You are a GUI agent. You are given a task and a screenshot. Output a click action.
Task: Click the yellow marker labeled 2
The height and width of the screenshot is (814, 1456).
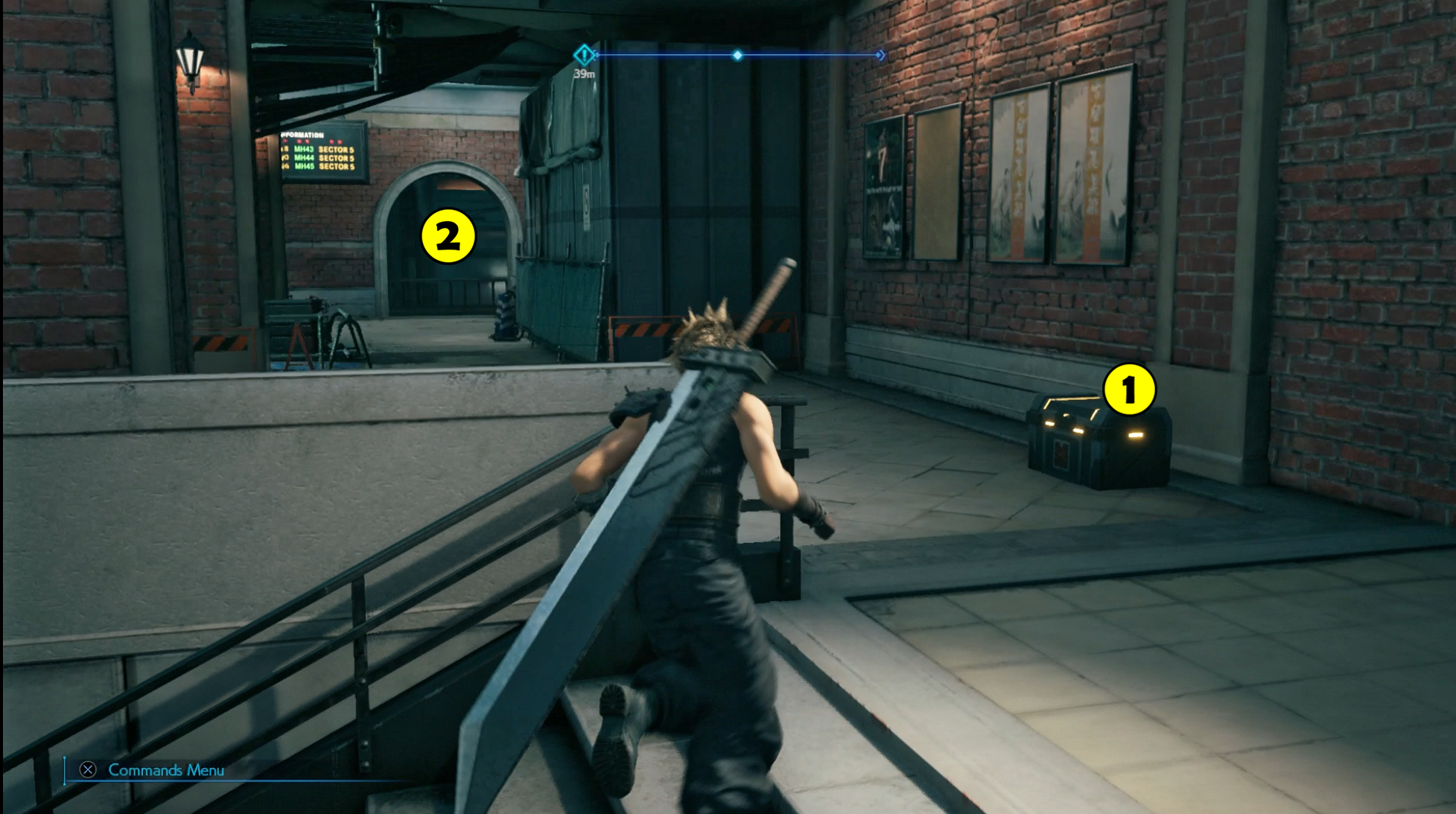[448, 235]
